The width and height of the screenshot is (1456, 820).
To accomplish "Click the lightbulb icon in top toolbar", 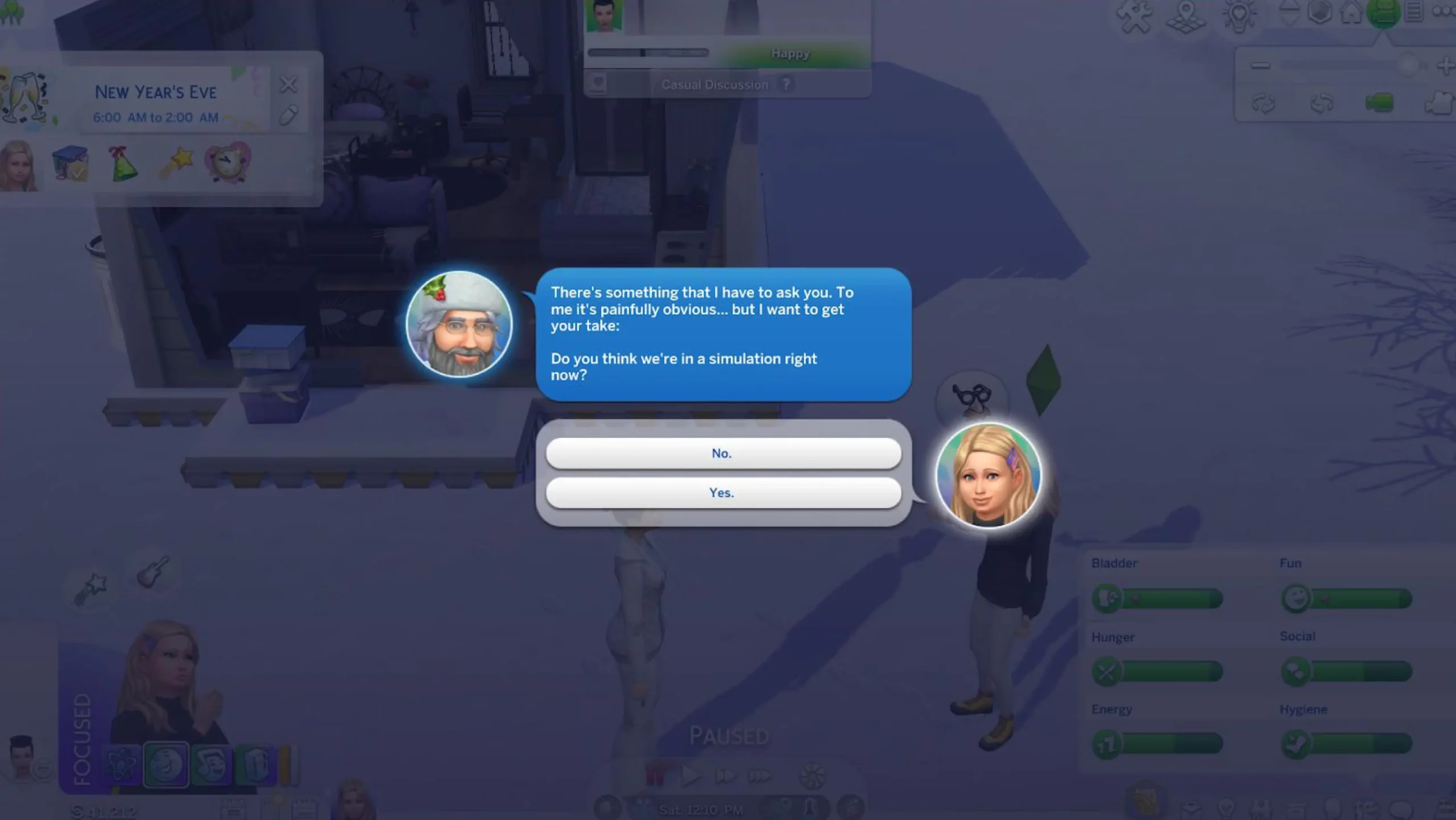I will (1239, 16).
